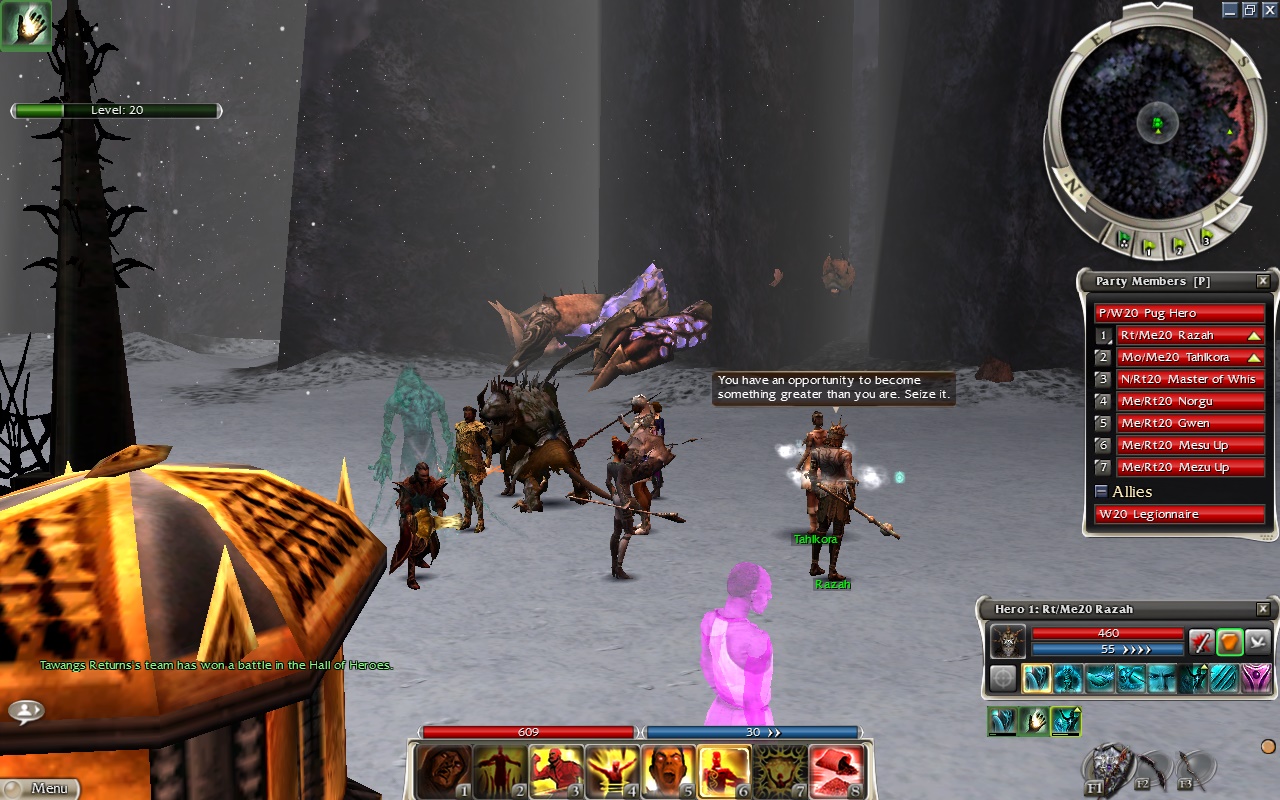Select Rt/Me20 Razah in party list
Screen dimensions: 1280x800
point(1180,336)
